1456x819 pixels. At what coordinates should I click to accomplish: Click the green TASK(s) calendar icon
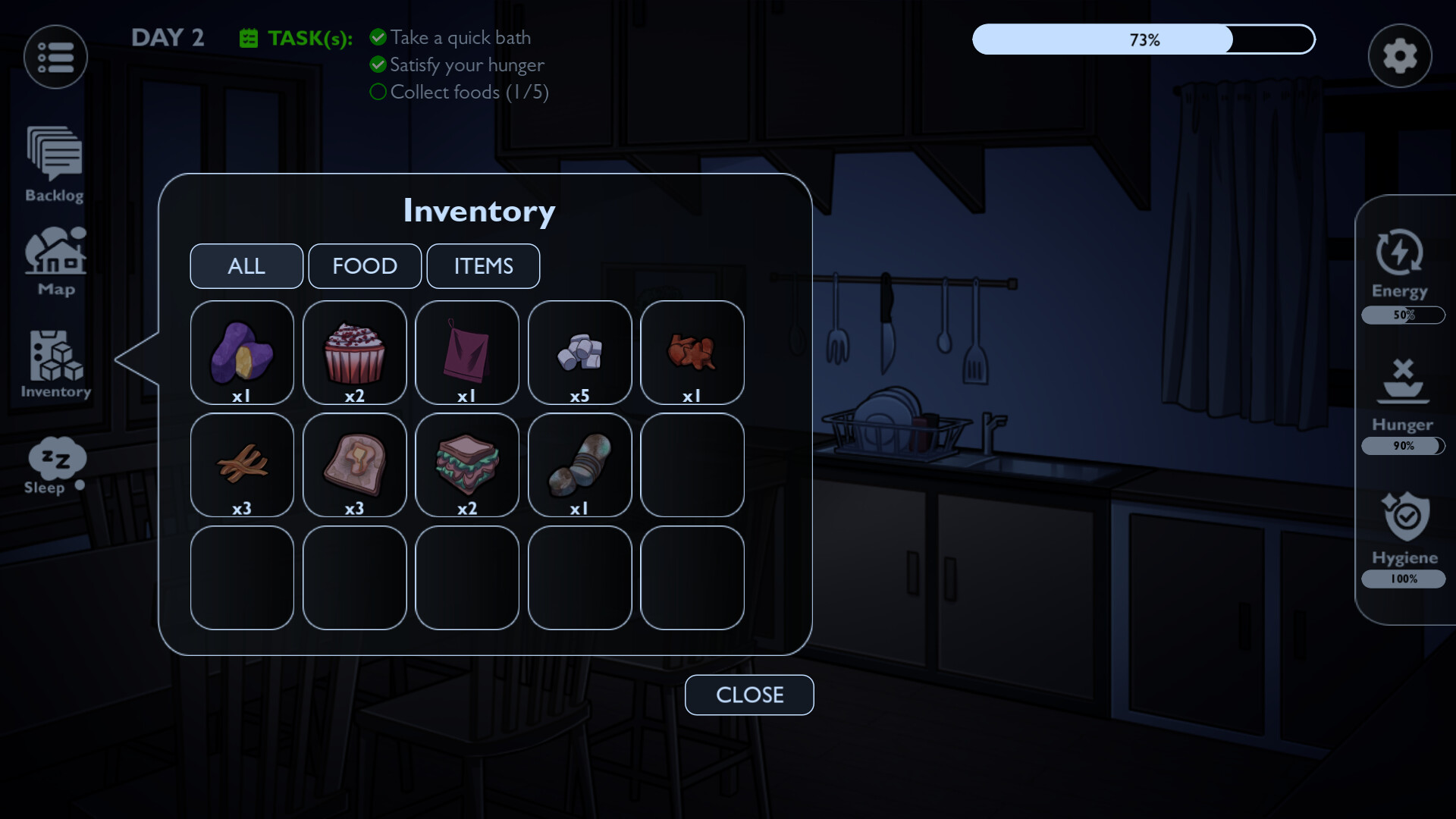247,36
